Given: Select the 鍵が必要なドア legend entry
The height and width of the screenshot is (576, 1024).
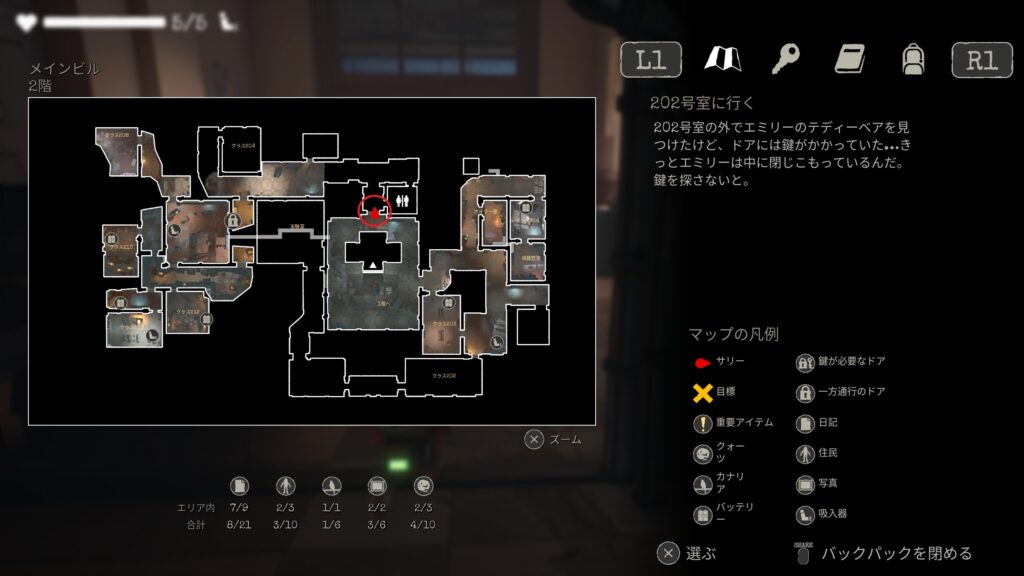Looking at the screenshot, I should pyautogui.click(x=840, y=362).
